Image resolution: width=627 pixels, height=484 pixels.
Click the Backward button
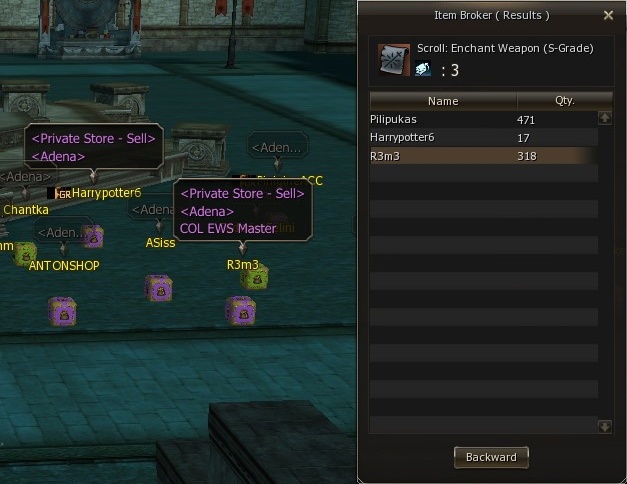pos(491,457)
